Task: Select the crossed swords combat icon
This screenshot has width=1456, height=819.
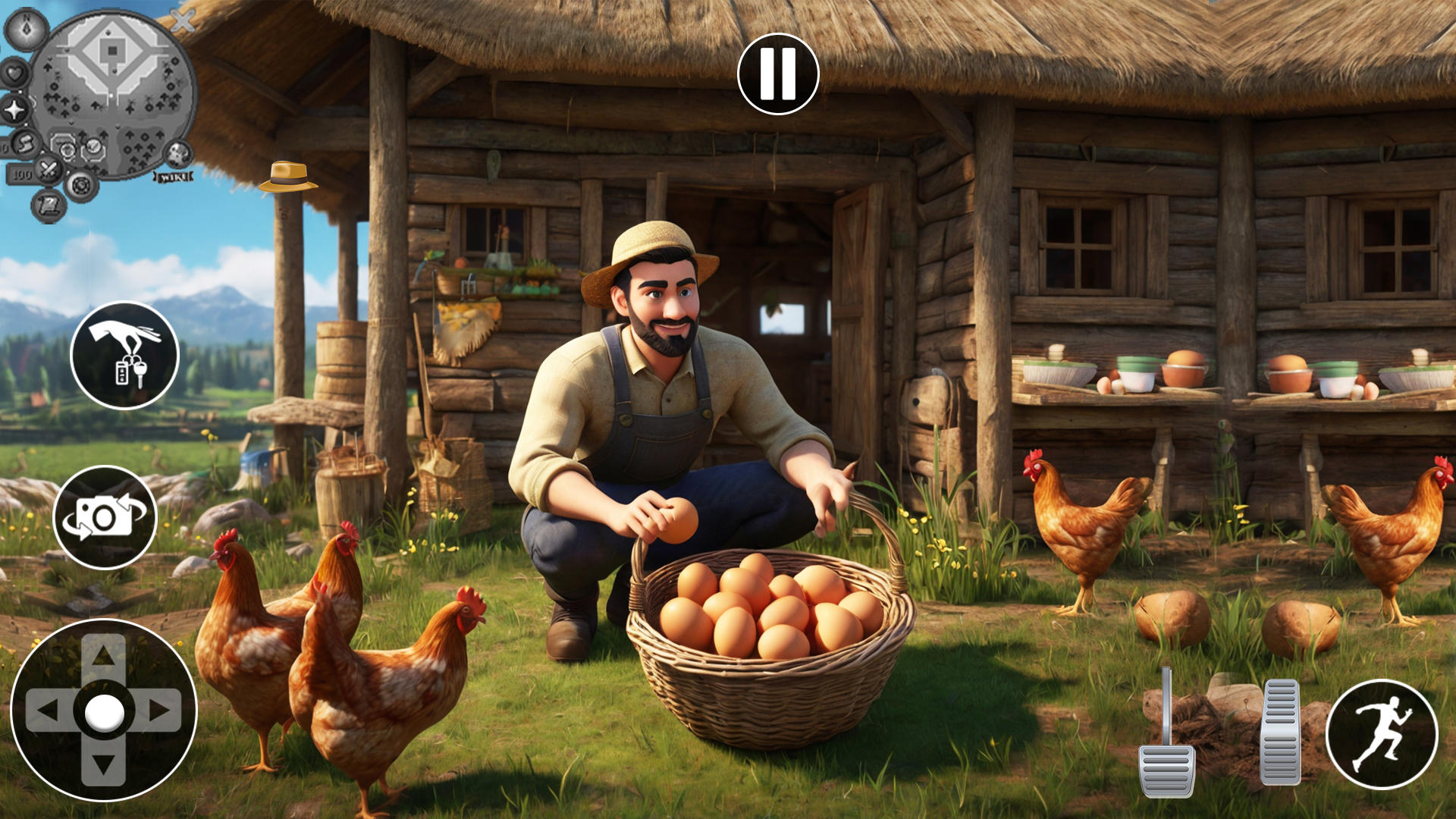Action: click(x=49, y=168)
